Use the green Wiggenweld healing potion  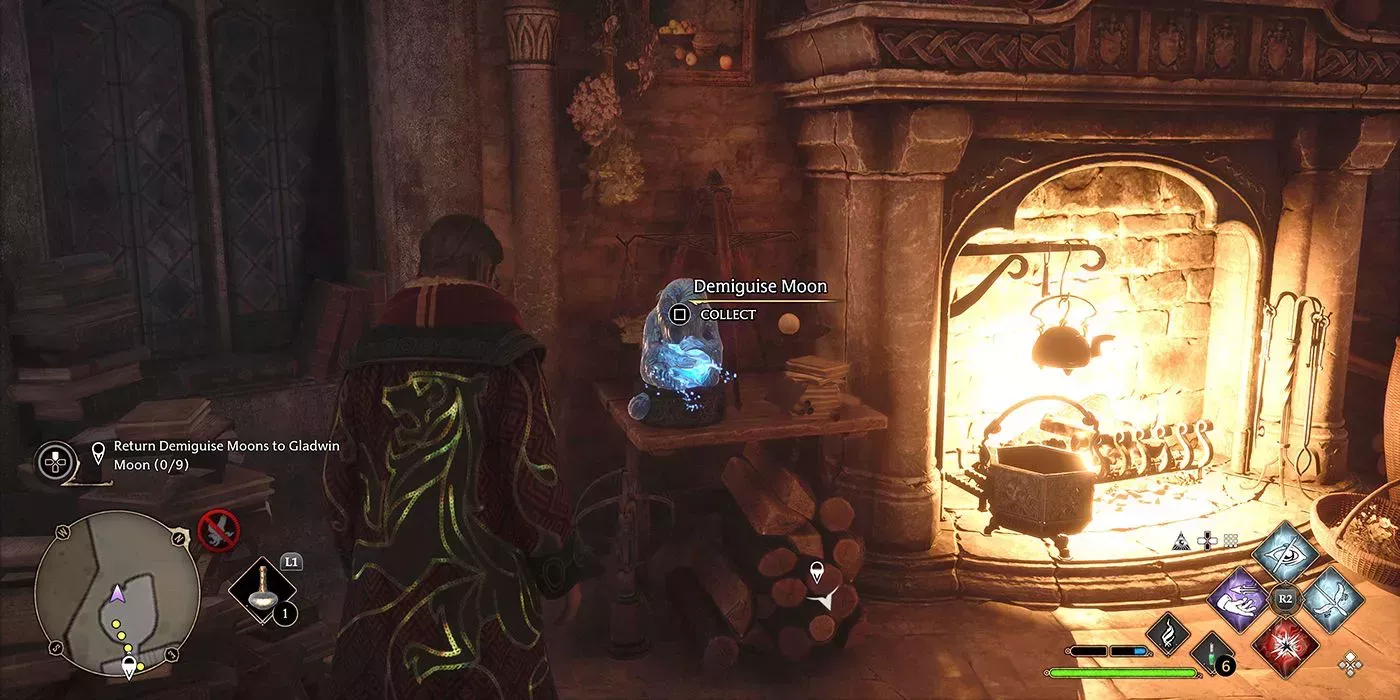[x=1211, y=655]
